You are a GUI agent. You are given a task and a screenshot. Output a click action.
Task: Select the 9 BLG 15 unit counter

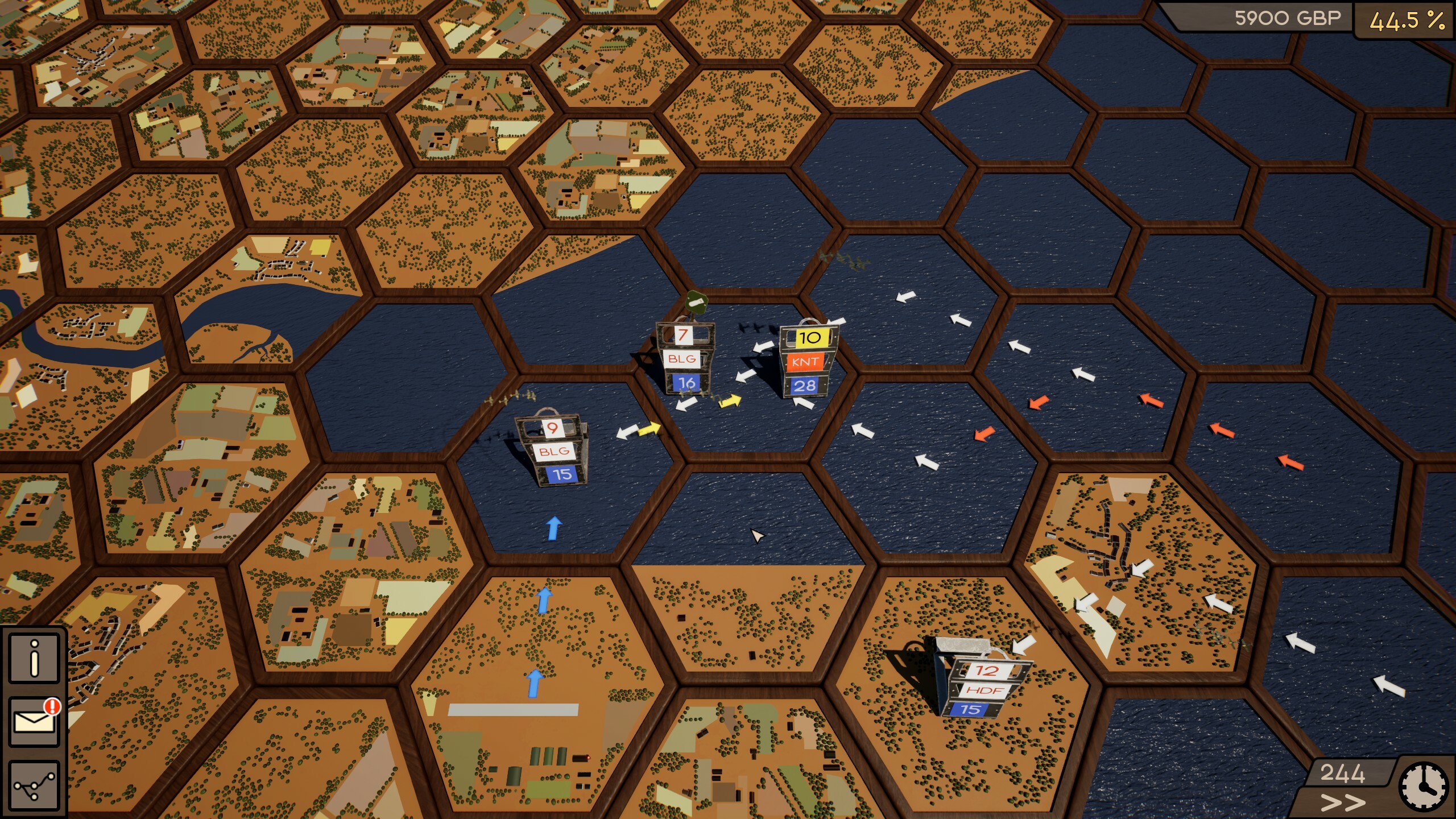[555, 449]
